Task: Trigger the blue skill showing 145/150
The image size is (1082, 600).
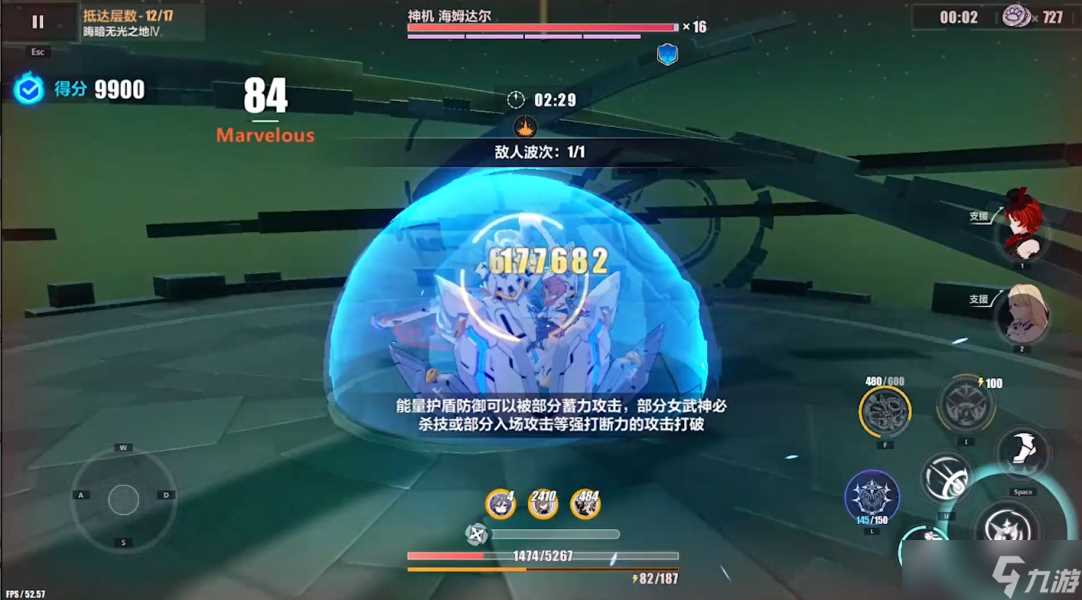Action: point(871,495)
